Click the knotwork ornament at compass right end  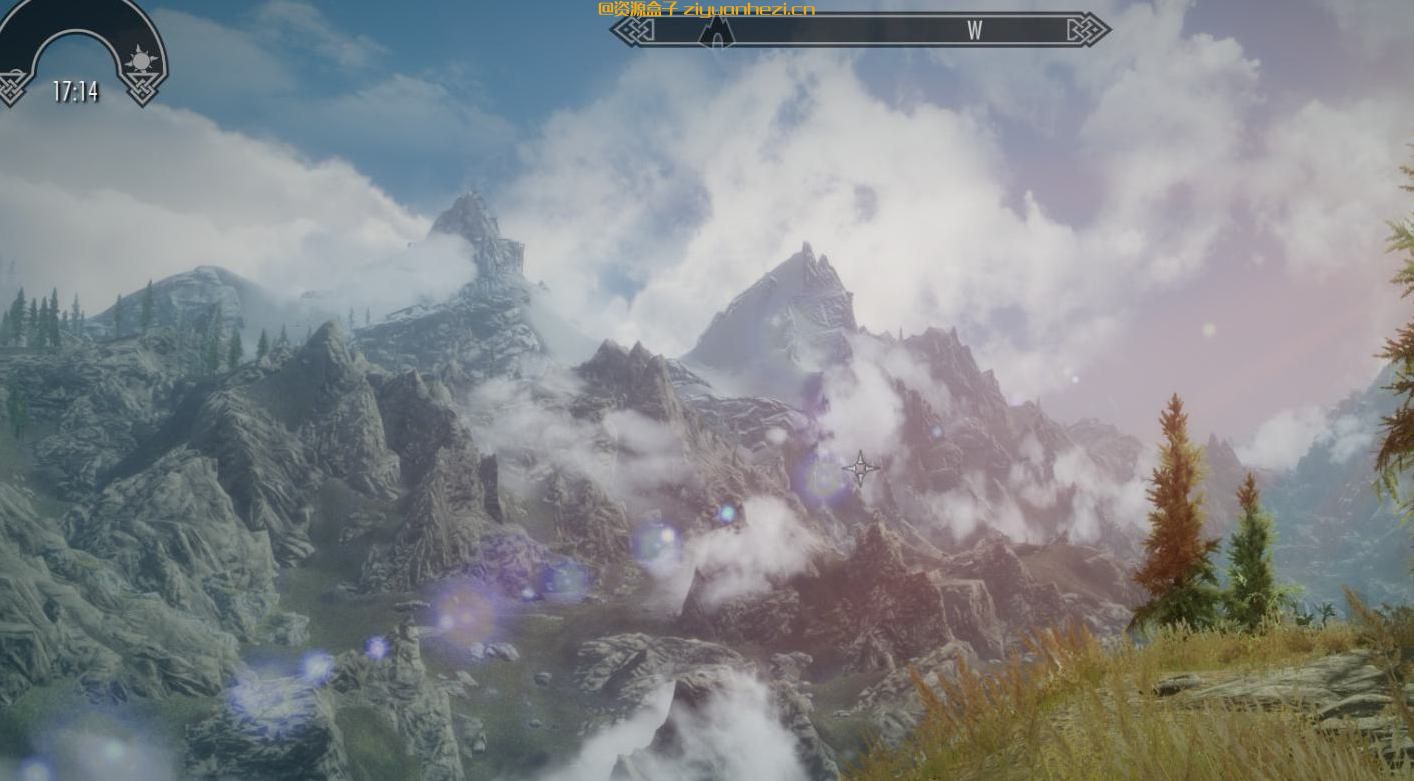click(x=1091, y=31)
